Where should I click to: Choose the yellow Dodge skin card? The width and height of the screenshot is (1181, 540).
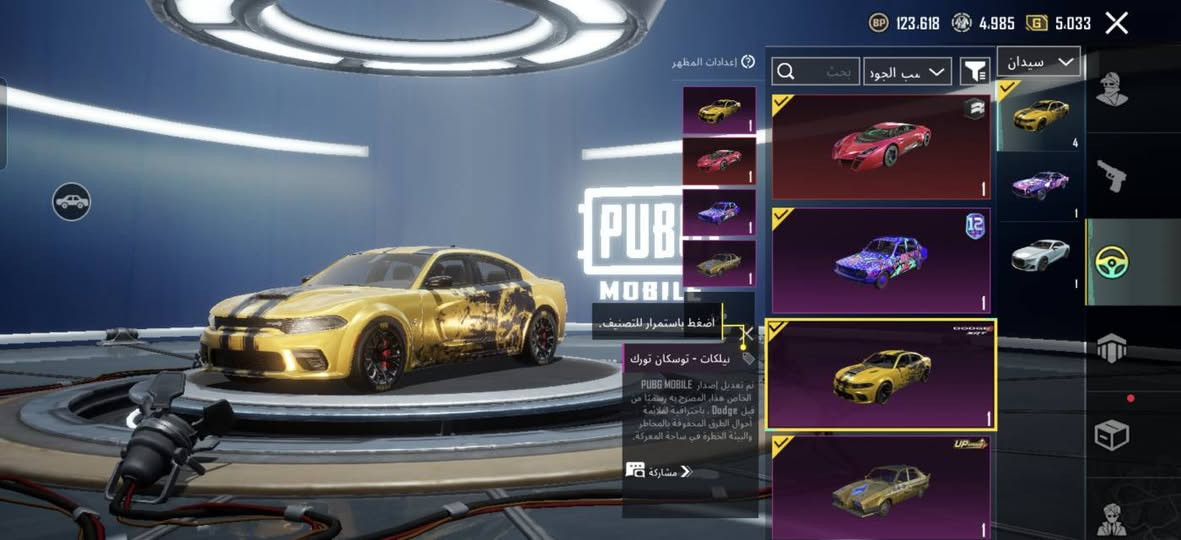(x=881, y=374)
